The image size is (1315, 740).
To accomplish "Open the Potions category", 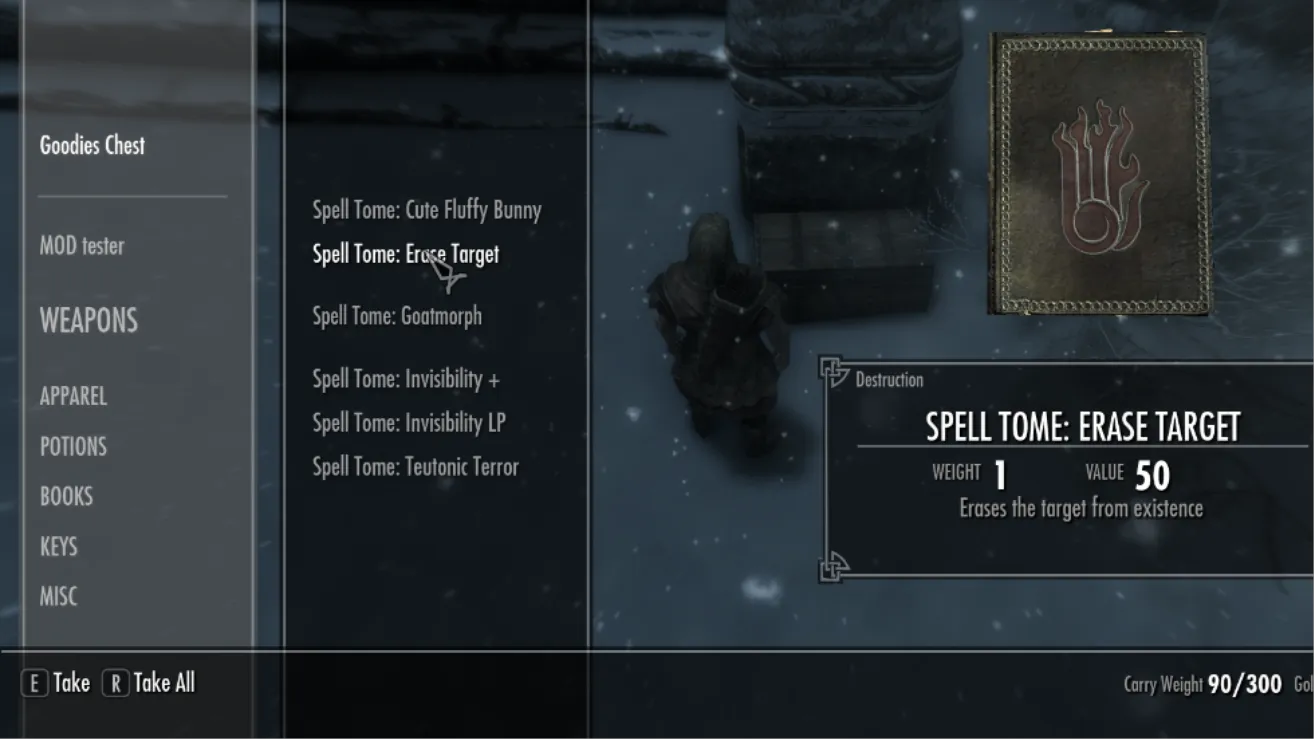I will [x=73, y=447].
